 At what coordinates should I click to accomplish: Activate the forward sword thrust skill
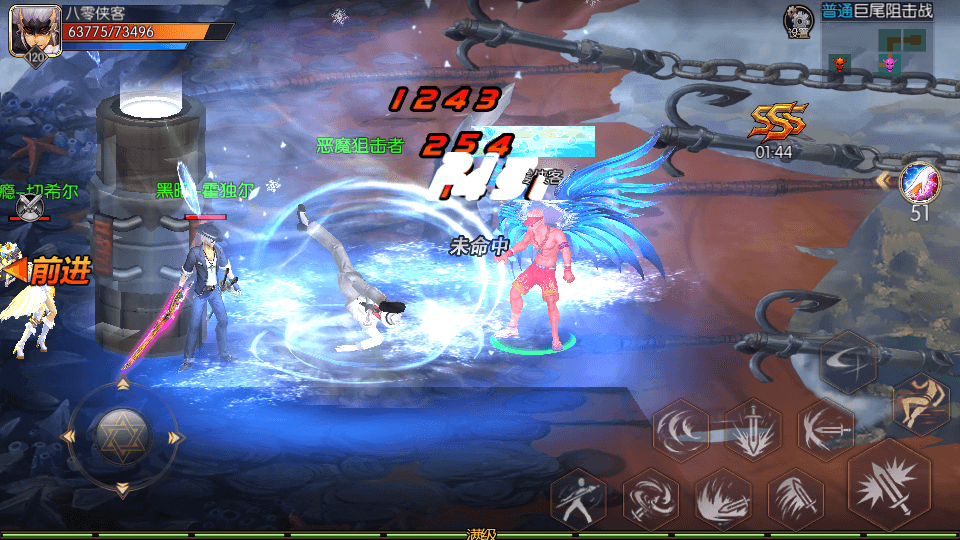[825, 430]
